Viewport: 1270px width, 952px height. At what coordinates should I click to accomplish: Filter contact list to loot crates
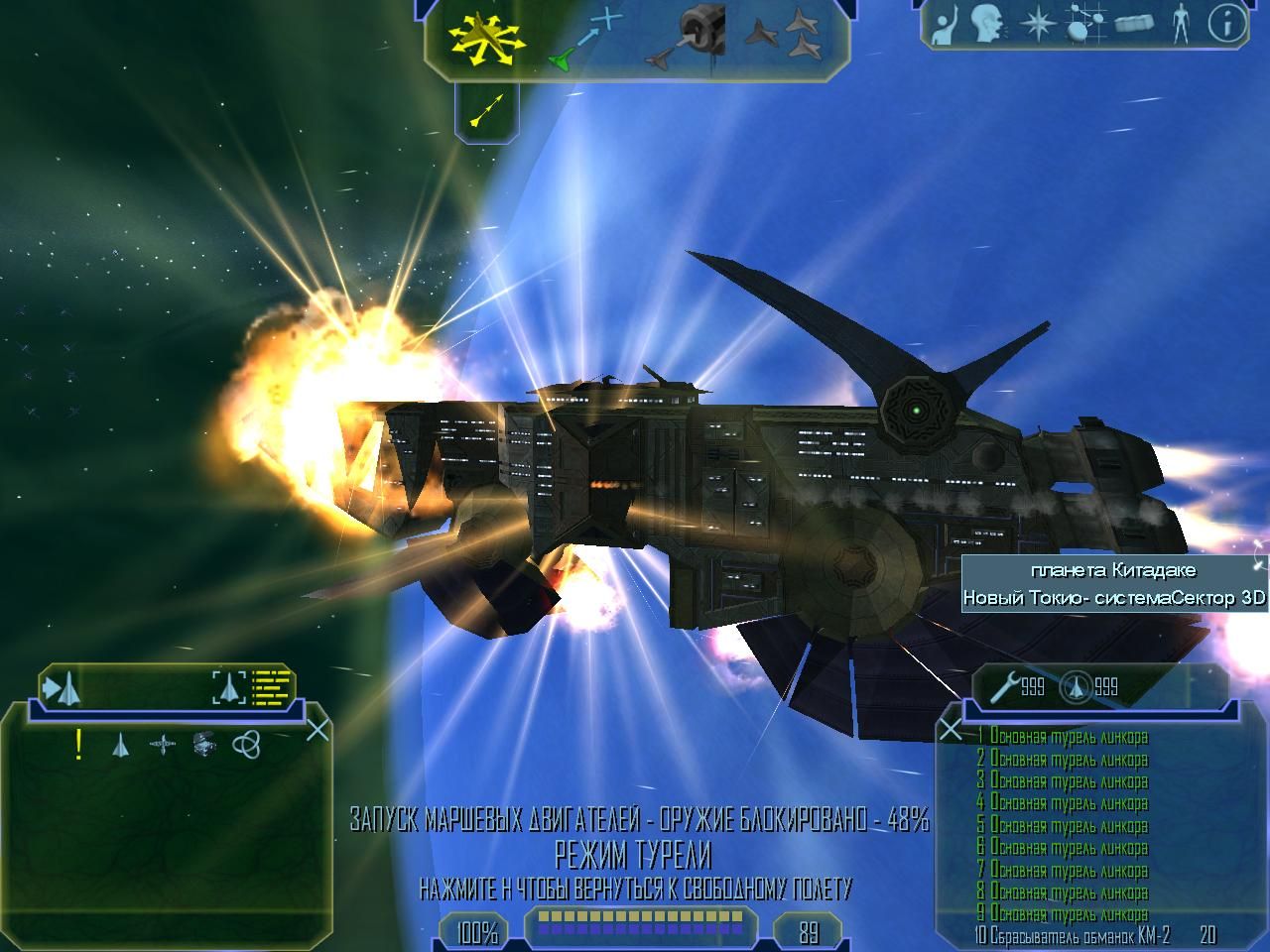pyautogui.click(x=204, y=744)
